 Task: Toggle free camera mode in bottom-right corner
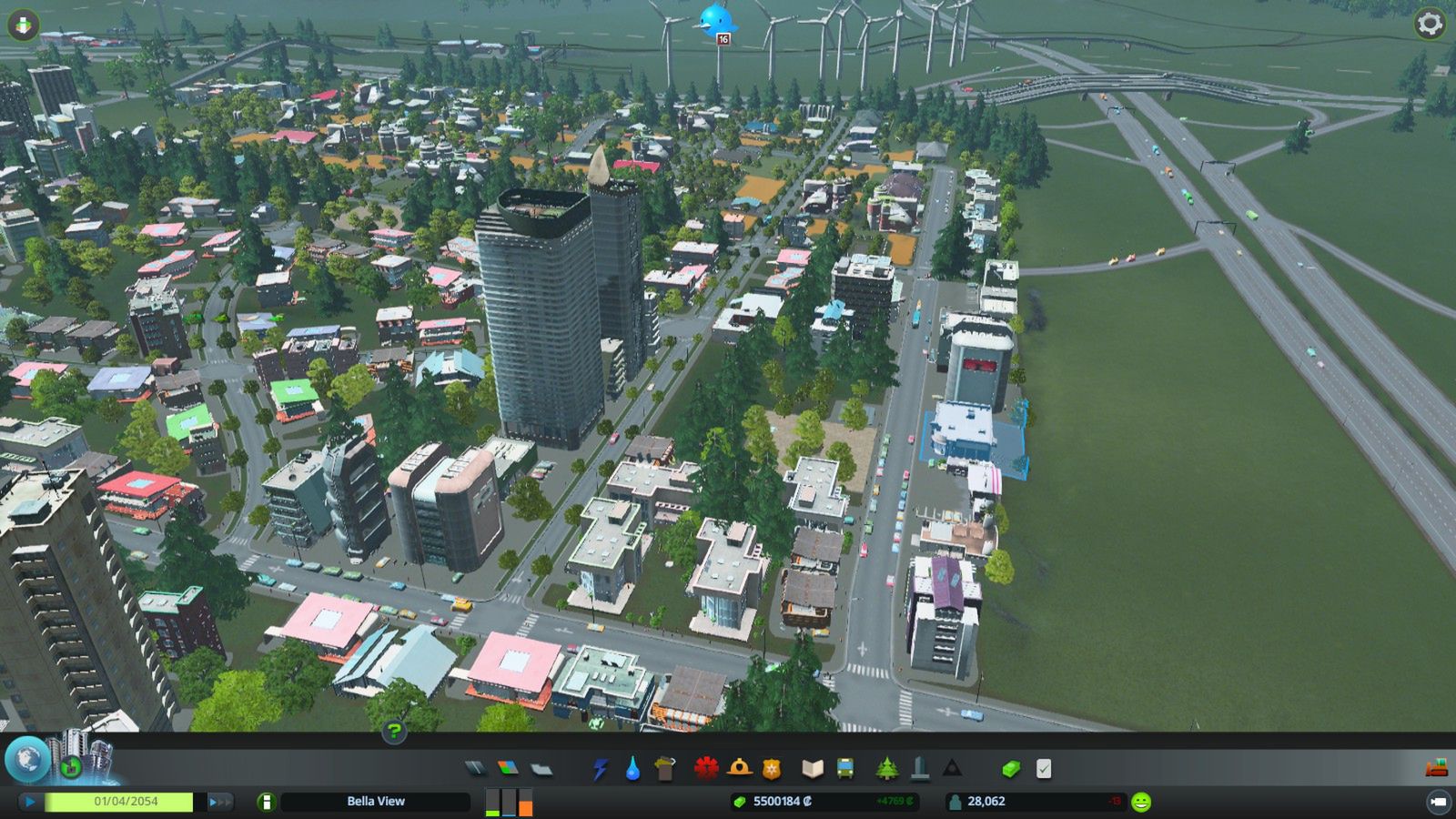pyautogui.click(x=1438, y=802)
